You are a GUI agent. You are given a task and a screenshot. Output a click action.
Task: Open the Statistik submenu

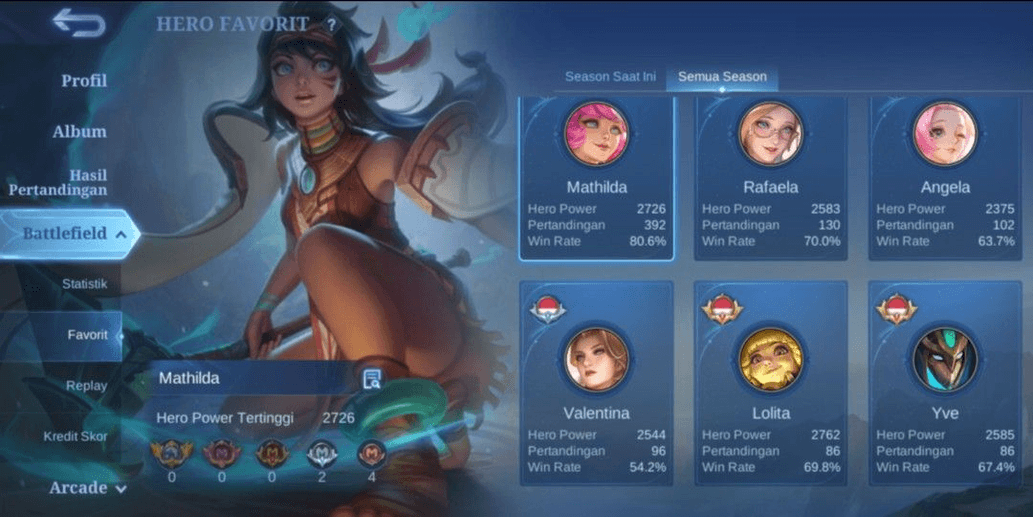pos(84,284)
